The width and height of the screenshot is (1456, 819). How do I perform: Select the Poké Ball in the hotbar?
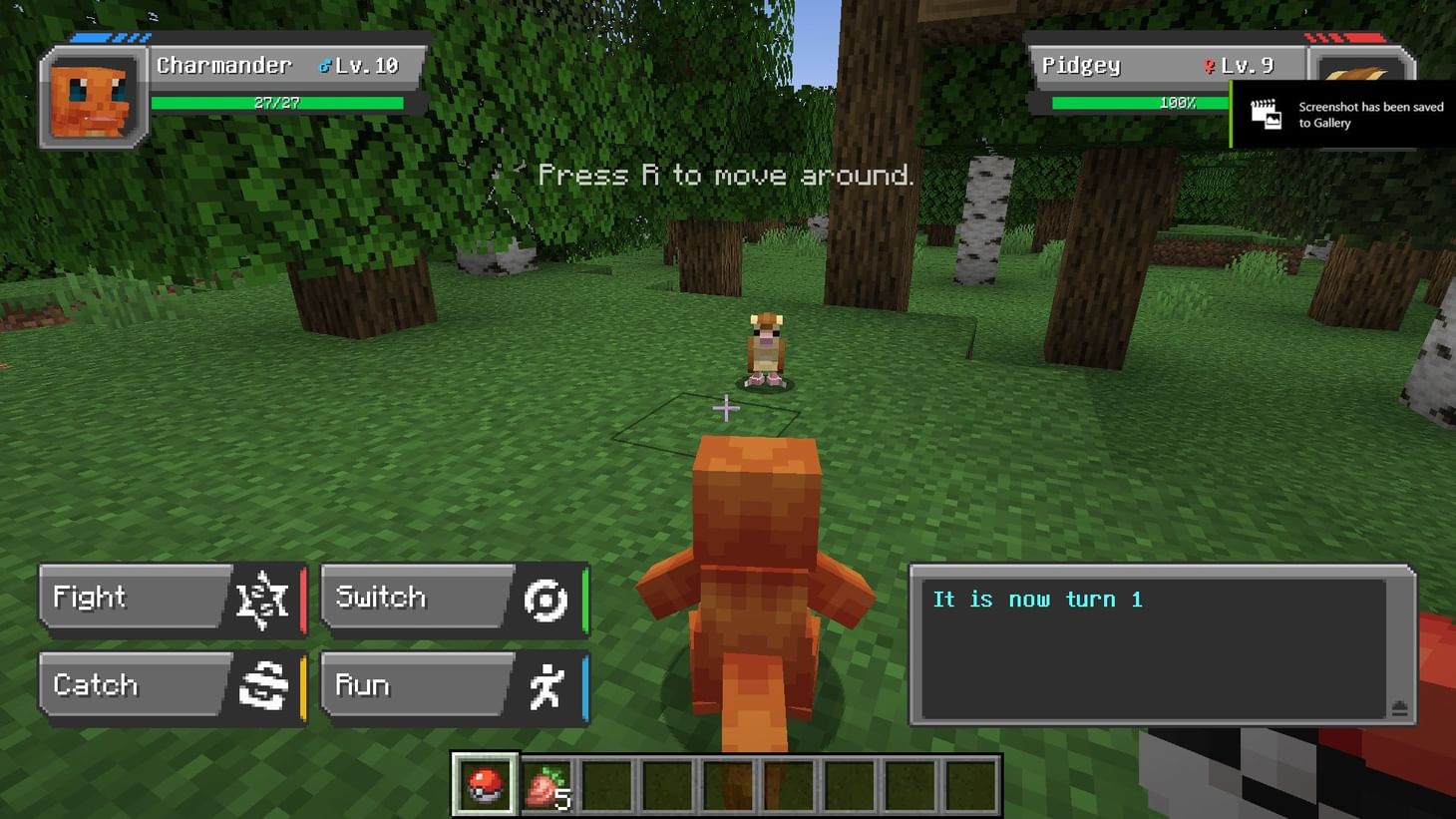click(x=484, y=783)
